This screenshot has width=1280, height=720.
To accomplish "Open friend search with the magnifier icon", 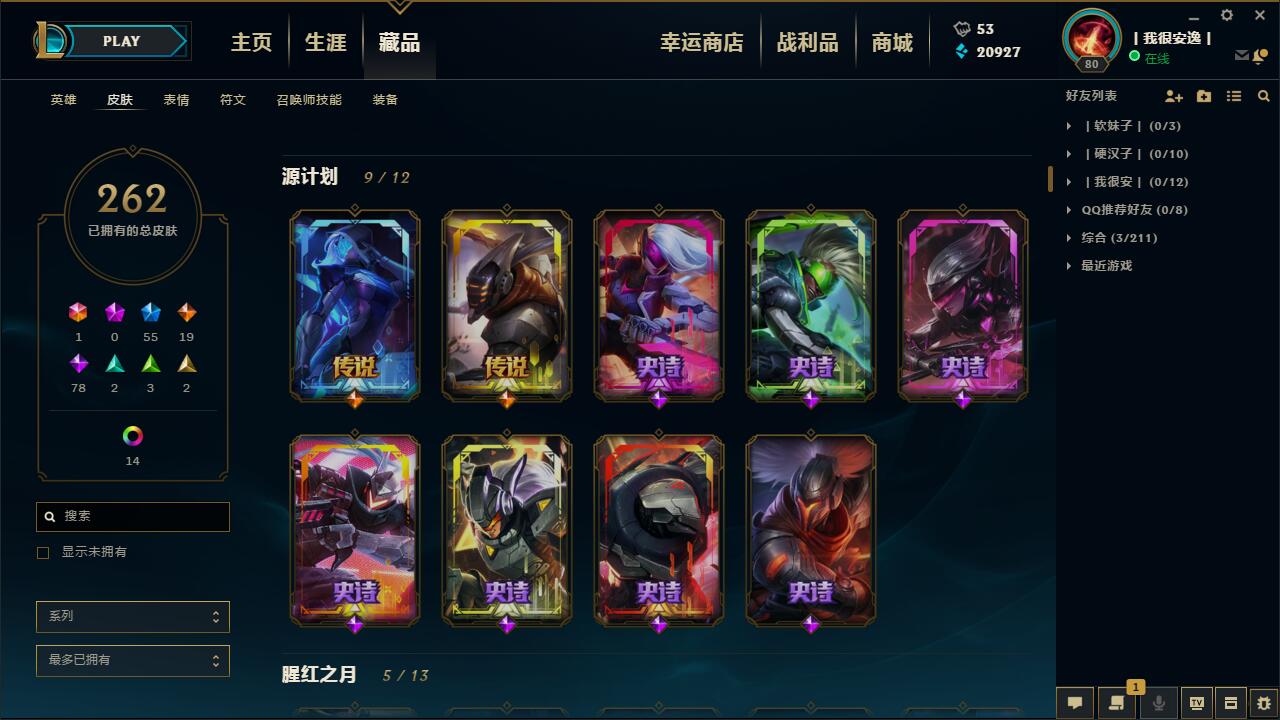I will click(1263, 96).
